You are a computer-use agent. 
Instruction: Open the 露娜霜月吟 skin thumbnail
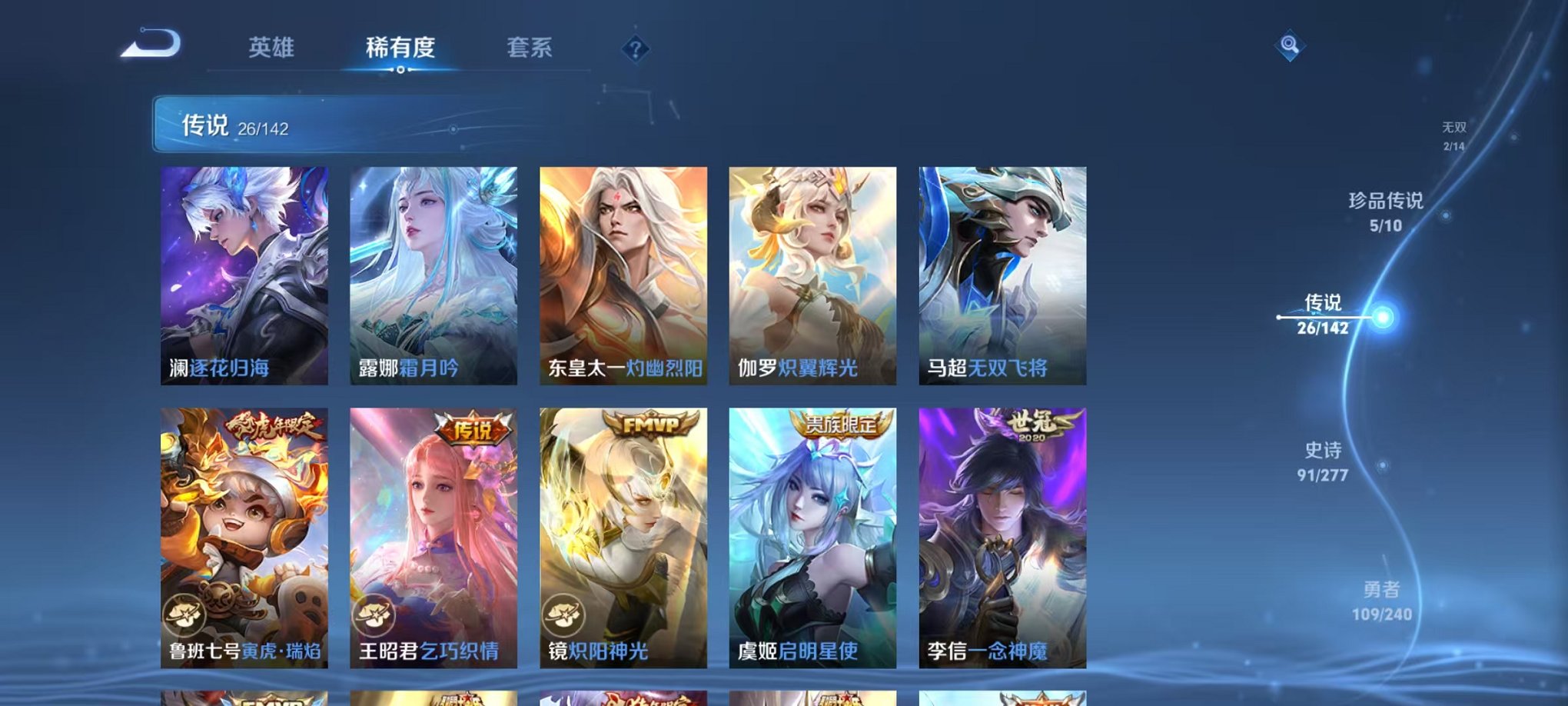(x=434, y=277)
